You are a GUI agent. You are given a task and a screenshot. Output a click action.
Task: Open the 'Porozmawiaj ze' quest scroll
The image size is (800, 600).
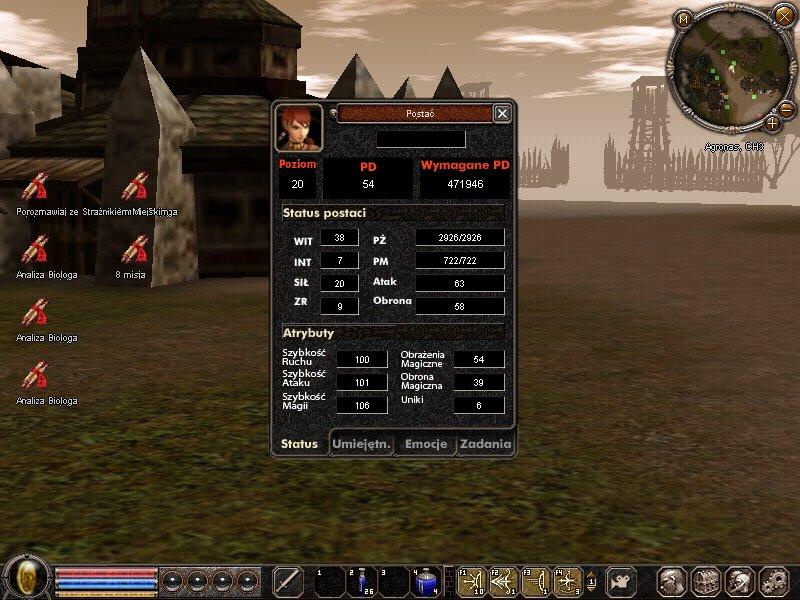click(35, 188)
